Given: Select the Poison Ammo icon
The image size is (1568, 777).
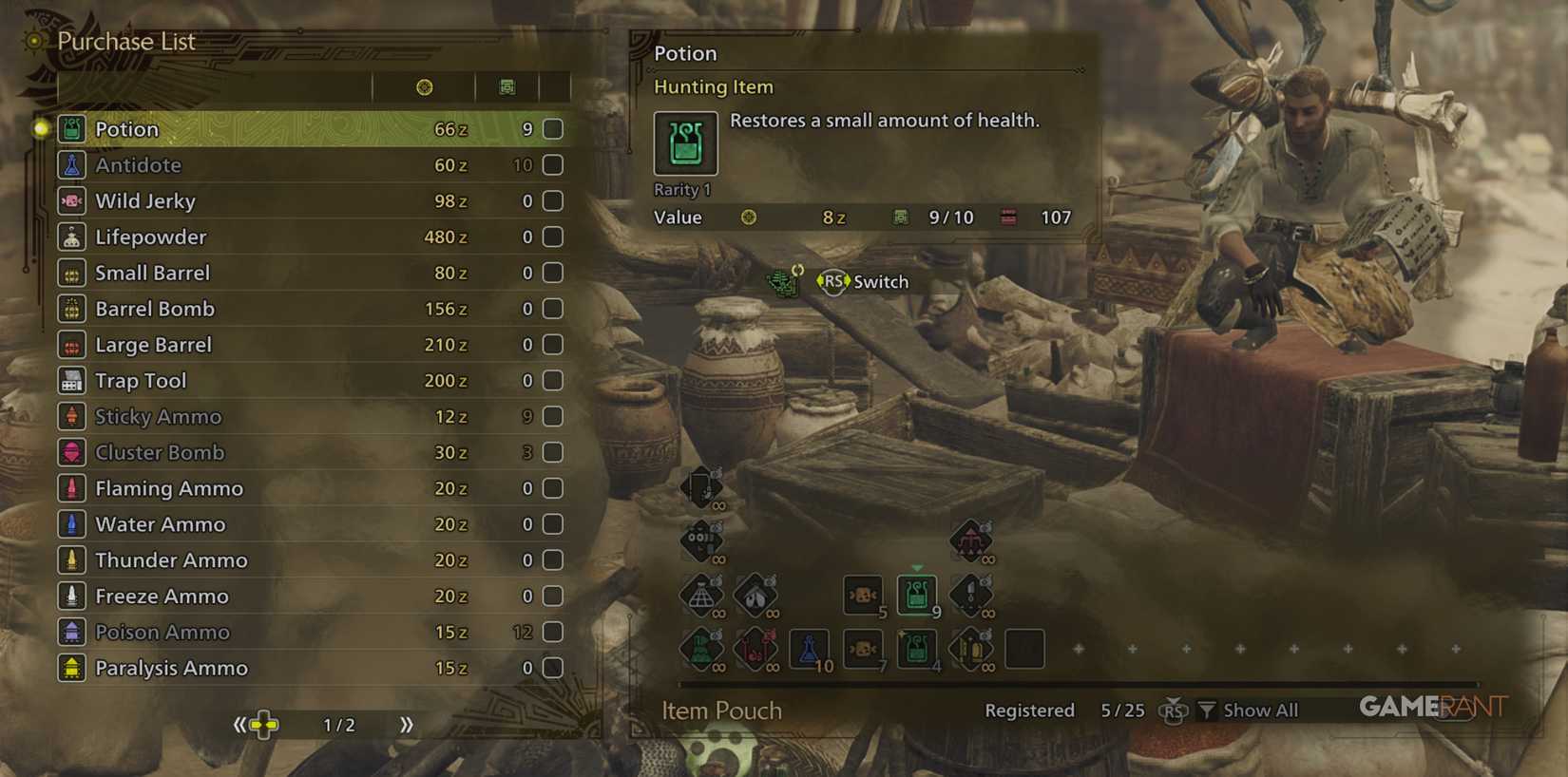Looking at the screenshot, I should coord(72,632).
